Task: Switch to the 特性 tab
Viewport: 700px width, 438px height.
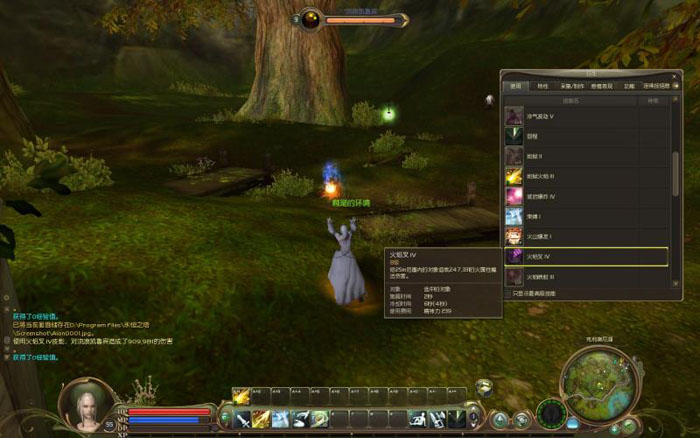Action: 543,86
